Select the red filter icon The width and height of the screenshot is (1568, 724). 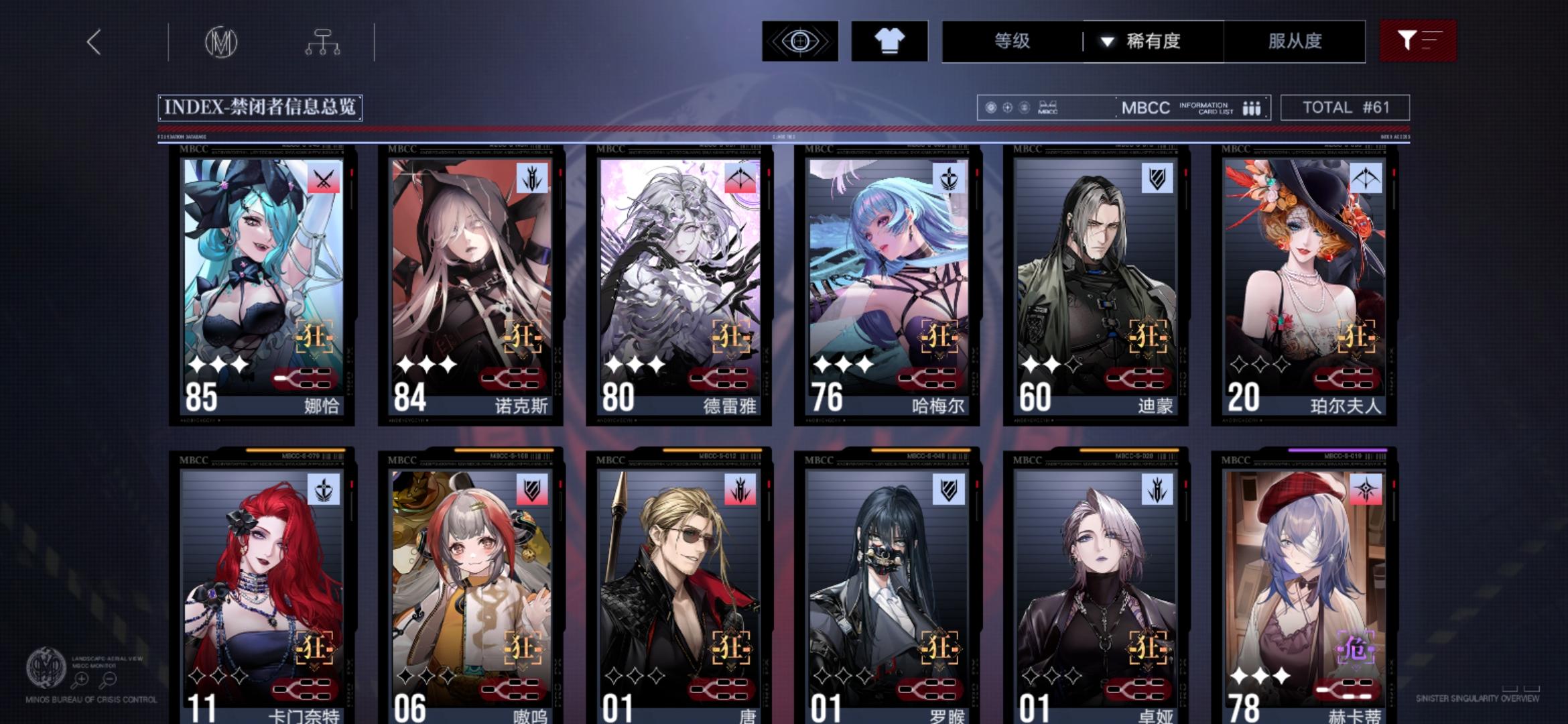coord(1419,42)
